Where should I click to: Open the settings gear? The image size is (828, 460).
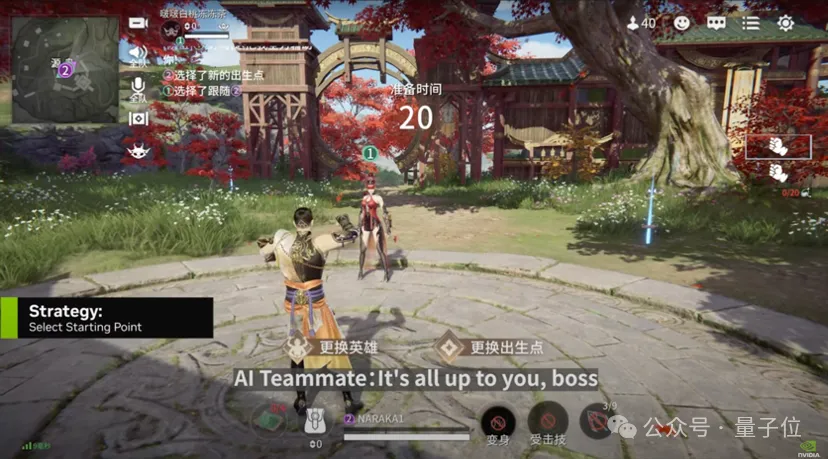click(786, 22)
